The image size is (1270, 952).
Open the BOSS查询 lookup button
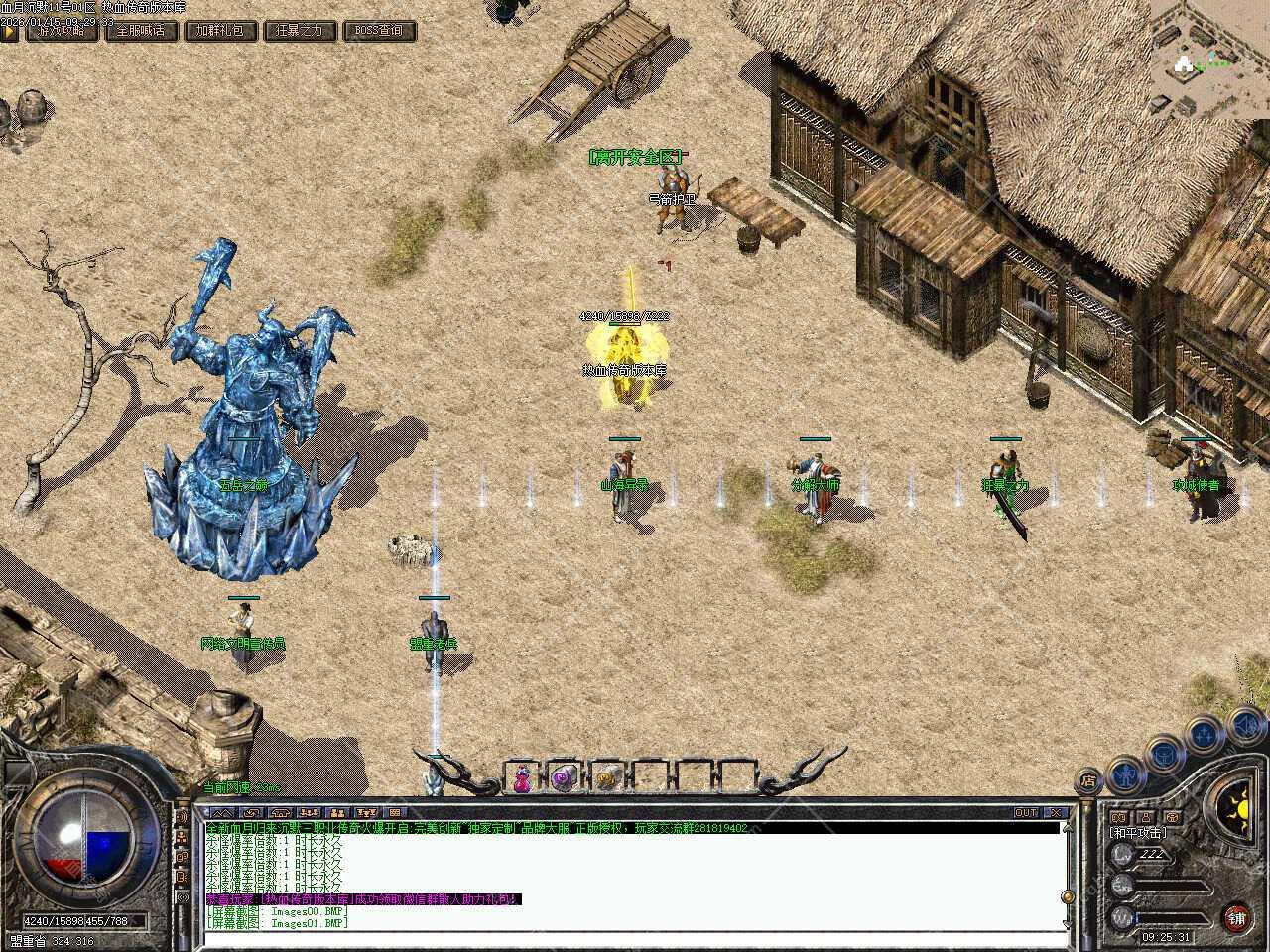pos(379,31)
